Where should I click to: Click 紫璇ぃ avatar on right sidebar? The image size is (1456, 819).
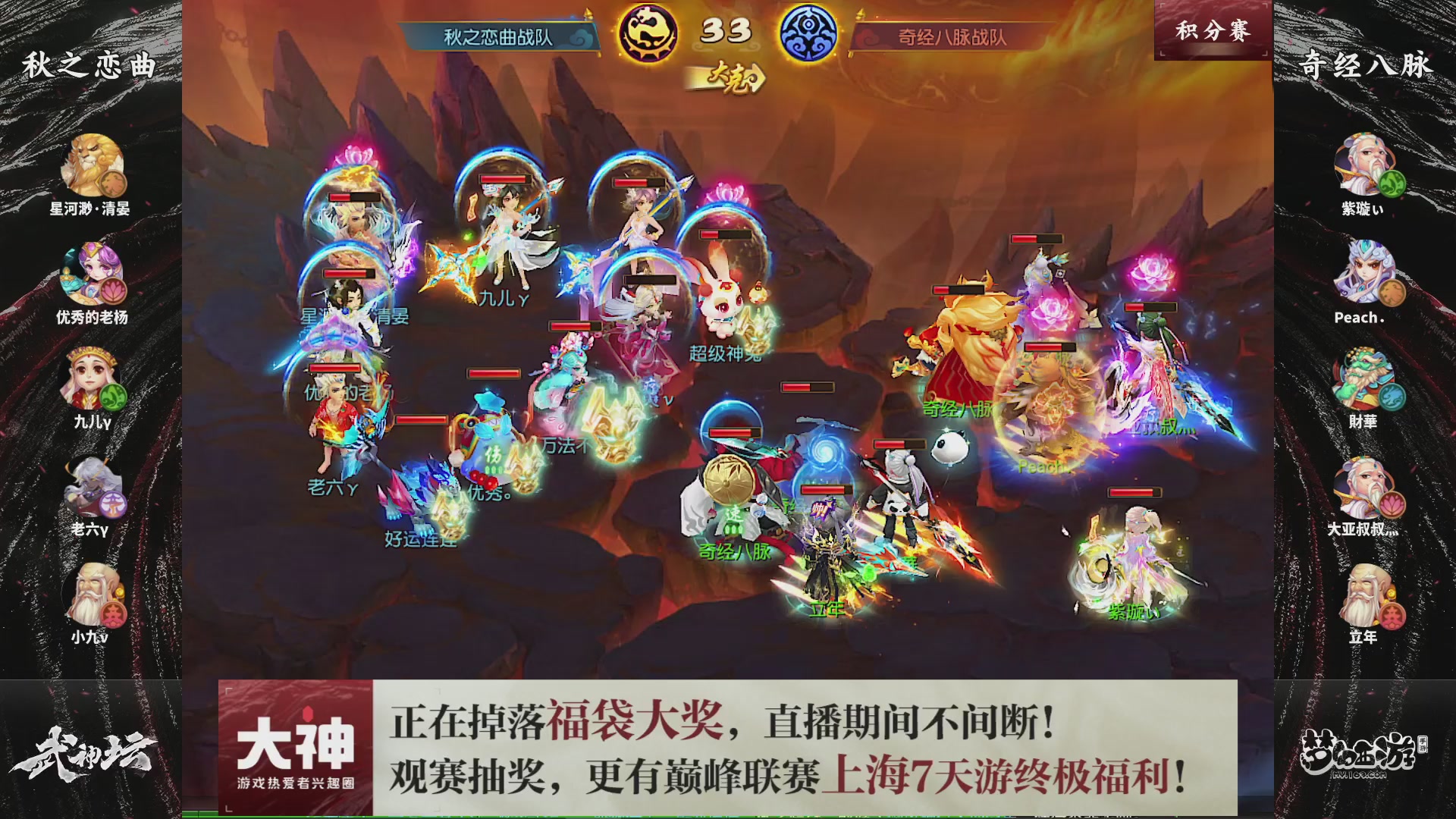click(x=1365, y=165)
